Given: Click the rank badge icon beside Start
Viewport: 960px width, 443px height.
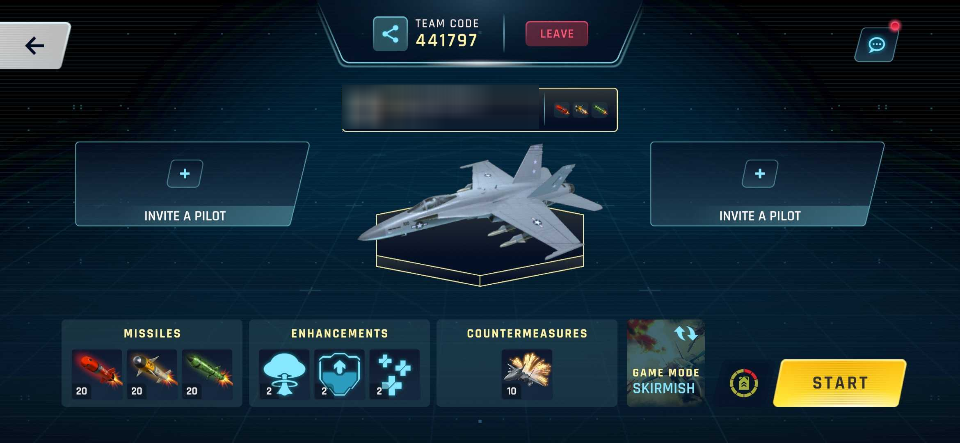Looking at the screenshot, I should [742, 383].
